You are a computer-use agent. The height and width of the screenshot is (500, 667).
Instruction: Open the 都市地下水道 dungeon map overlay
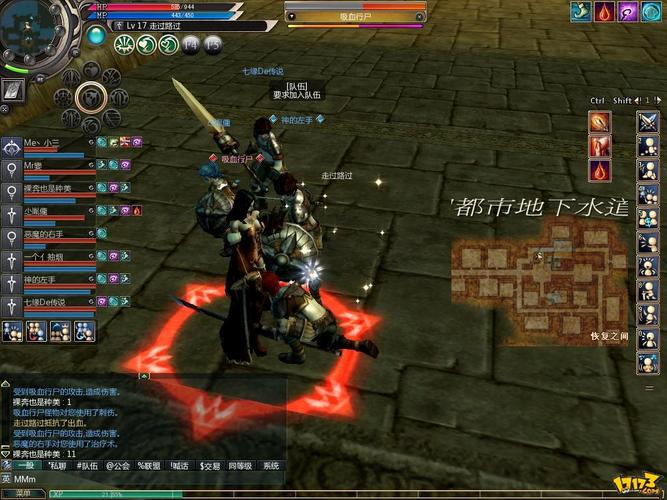pyautogui.click(x=538, y=270)
